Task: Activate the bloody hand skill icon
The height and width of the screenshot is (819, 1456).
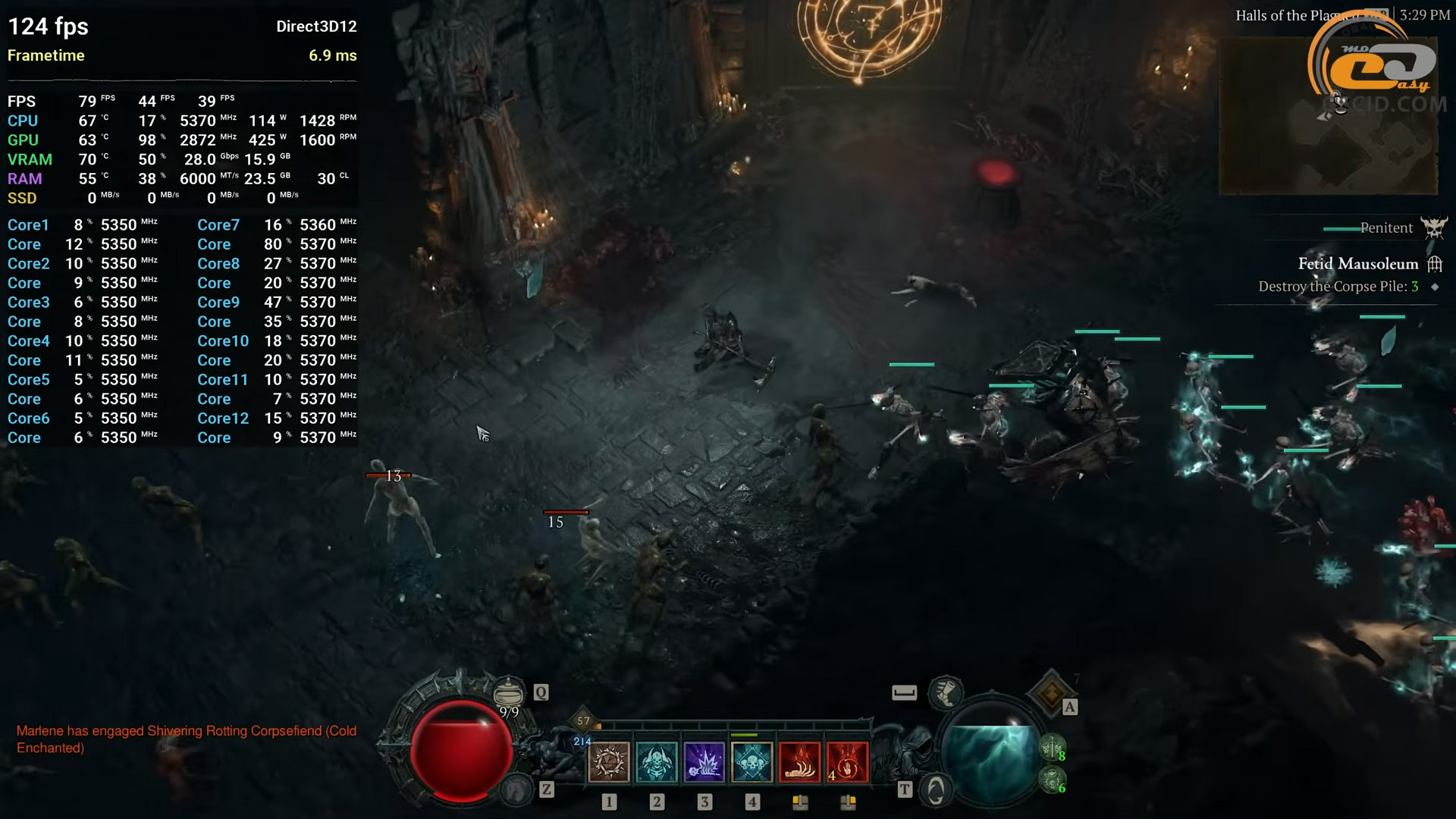Action: (799, 762)
